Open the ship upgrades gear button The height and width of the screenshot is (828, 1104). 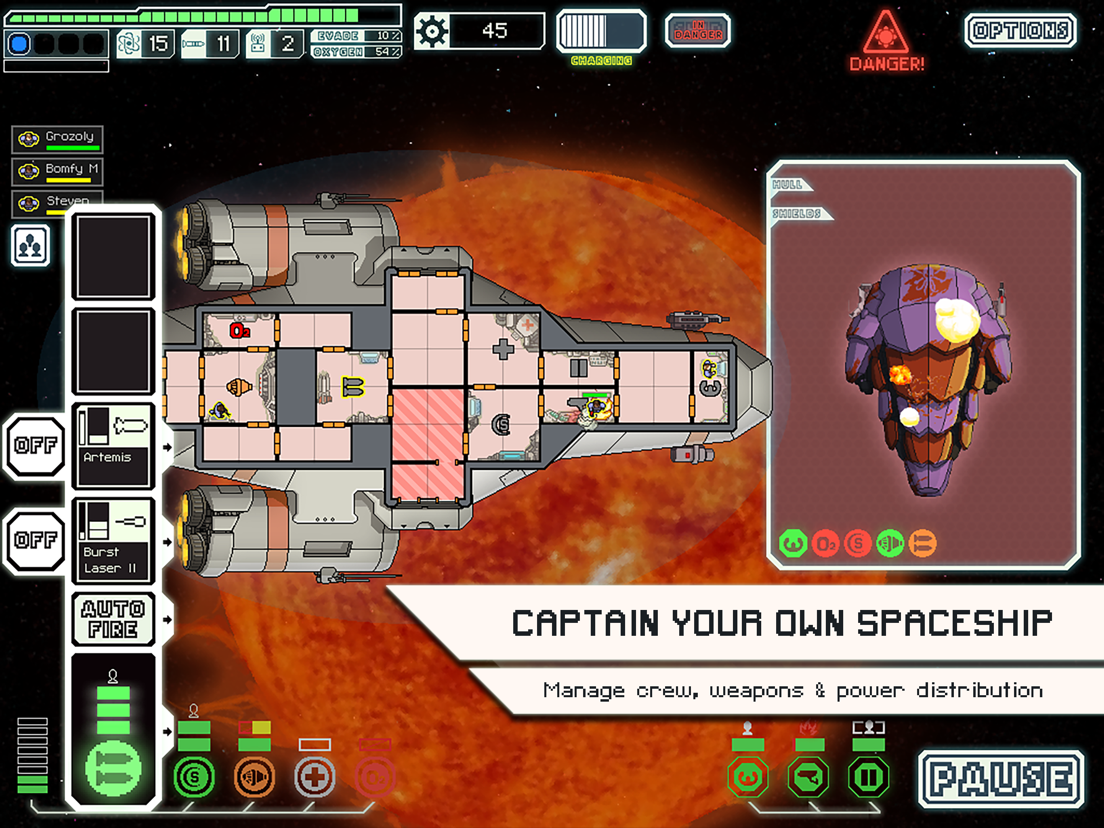(432, 31)
